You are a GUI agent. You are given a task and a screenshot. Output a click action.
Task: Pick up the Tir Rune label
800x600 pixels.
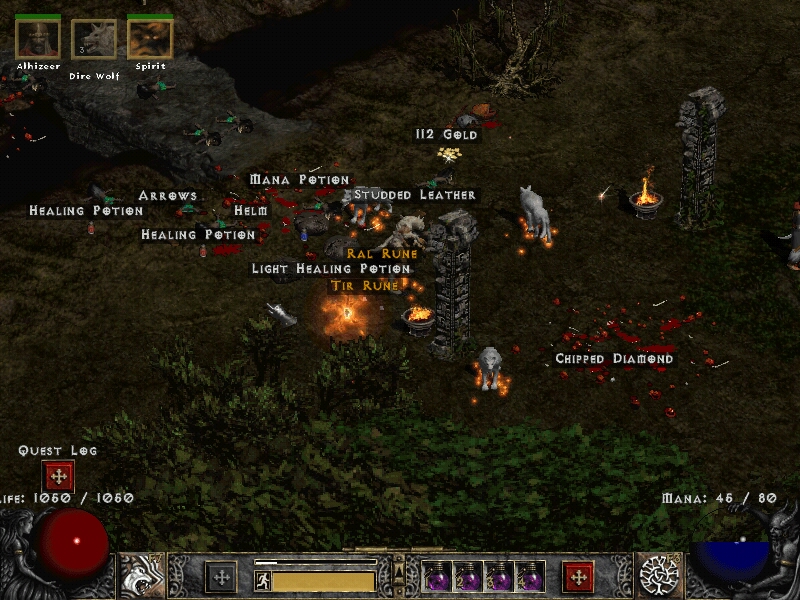(x=365, y=286)
